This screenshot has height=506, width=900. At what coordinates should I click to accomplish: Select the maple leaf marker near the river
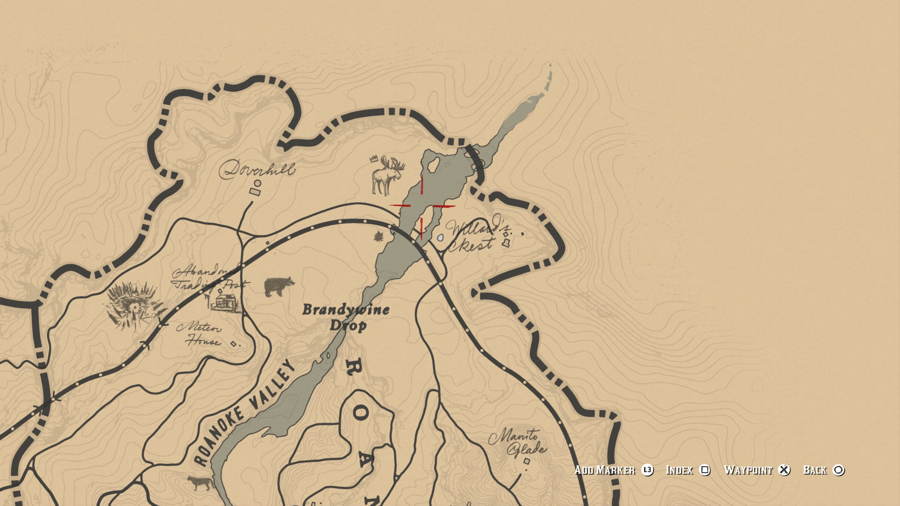[x=379, y=238]
